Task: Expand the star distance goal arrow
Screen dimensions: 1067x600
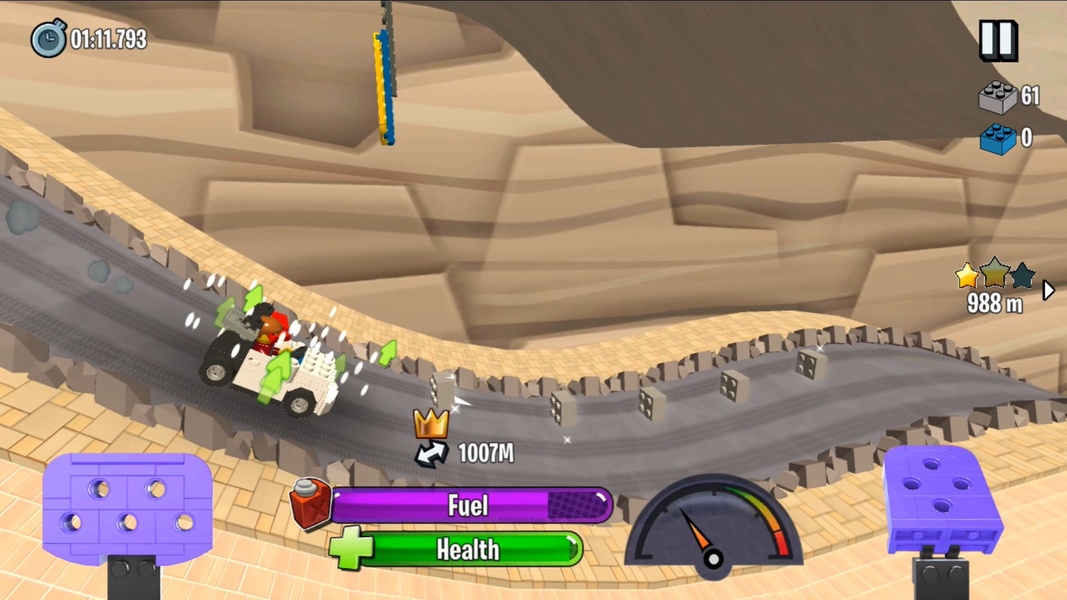Action: pos(1048,290)
